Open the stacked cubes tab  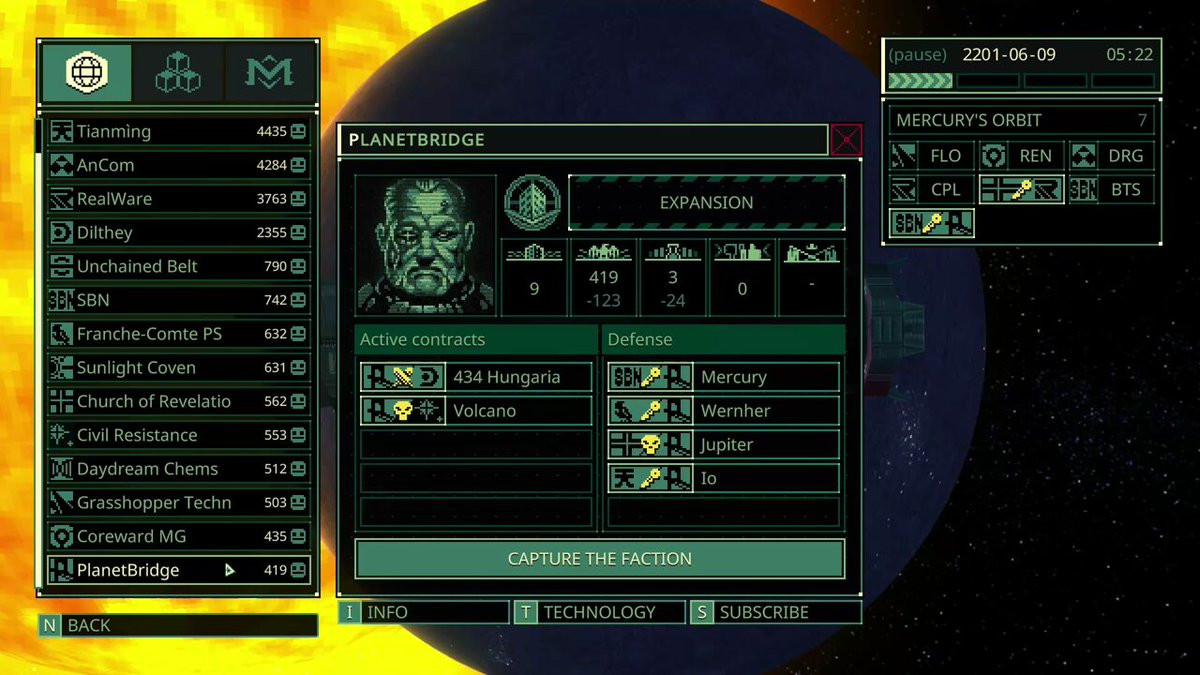point(177,72)
